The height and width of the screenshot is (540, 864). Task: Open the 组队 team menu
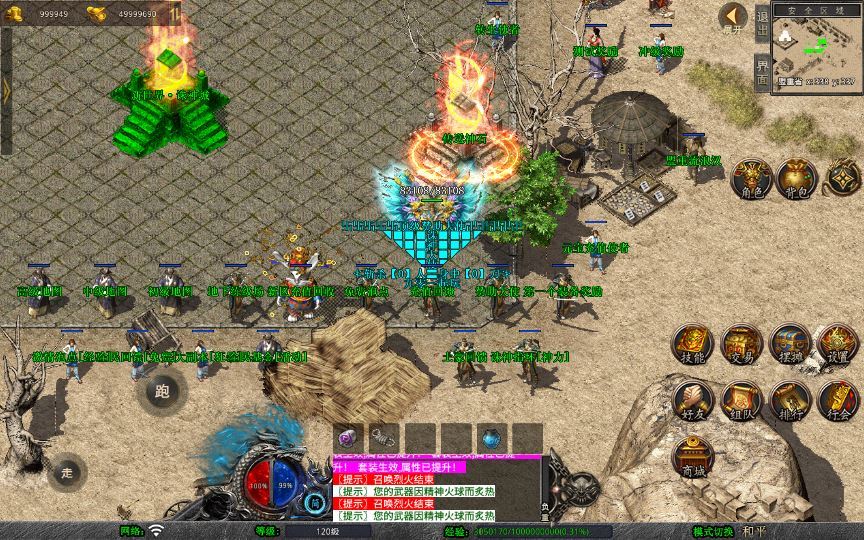tap(741, 399)
